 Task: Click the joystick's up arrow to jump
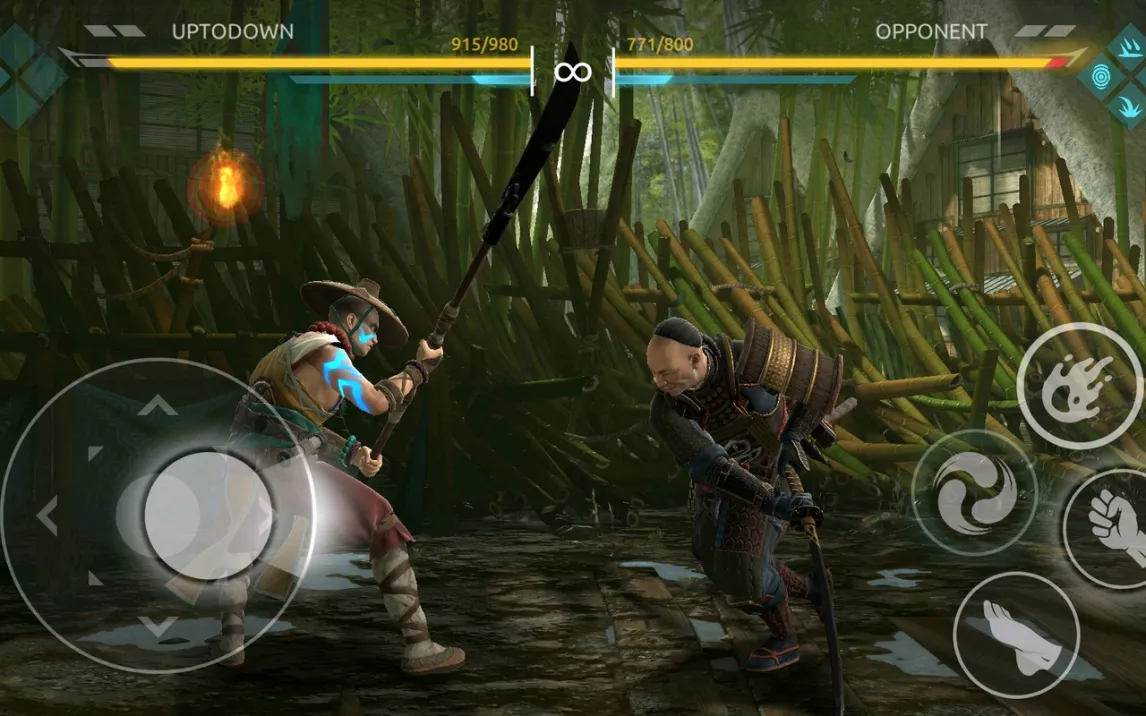[157, 405]
